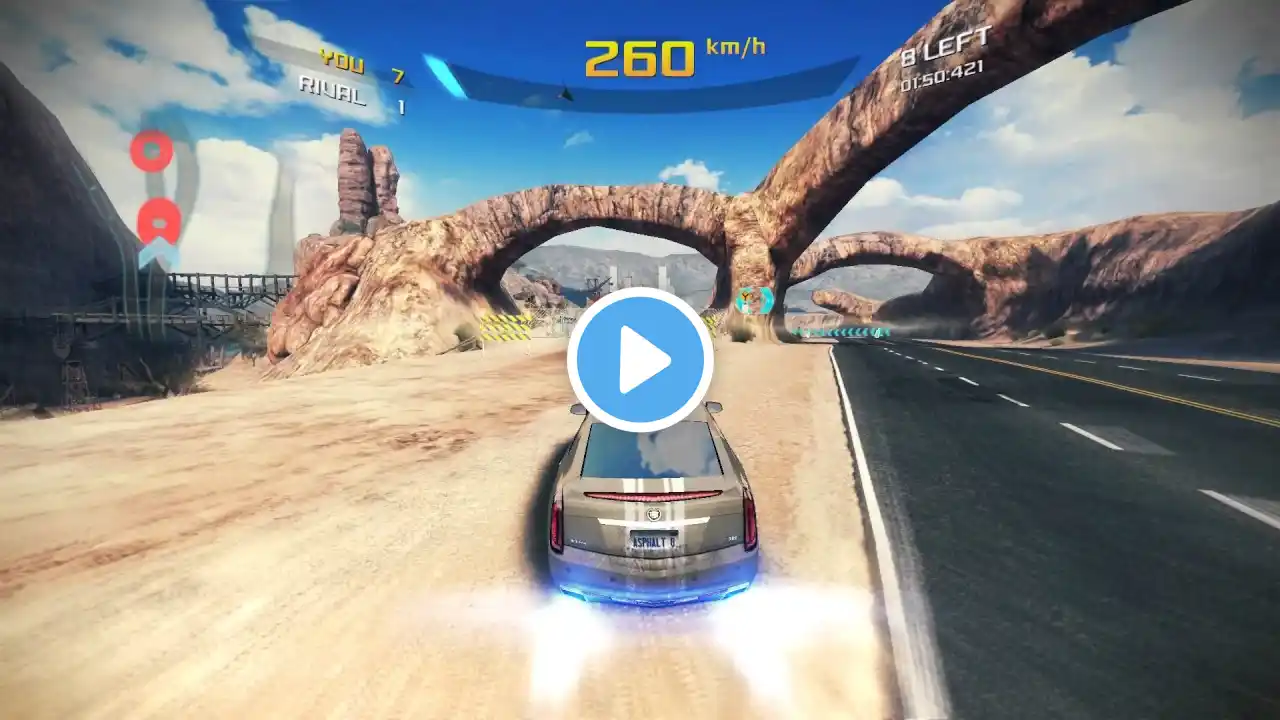Image resolution: width=1280 pixels, height=720 pixels.
Task: Play the video with the blue play button
Action: [x=640, y=360]
